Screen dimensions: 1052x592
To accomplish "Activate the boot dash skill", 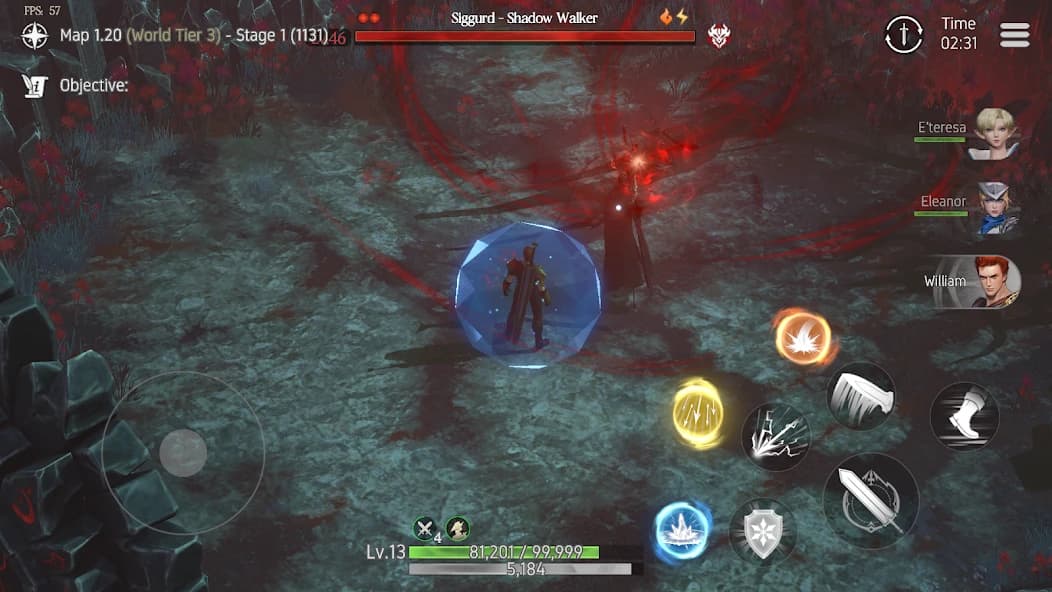I will click(964, 416).
